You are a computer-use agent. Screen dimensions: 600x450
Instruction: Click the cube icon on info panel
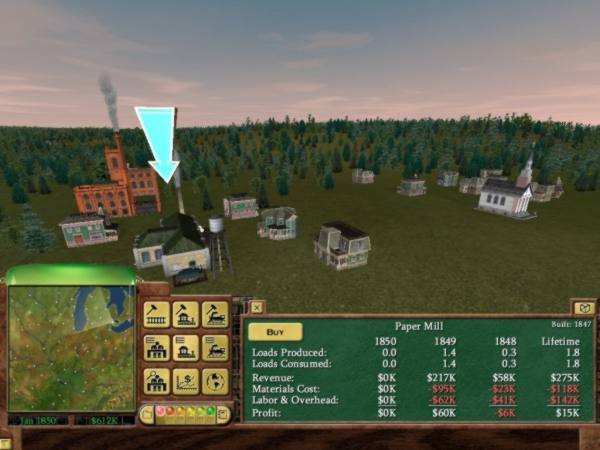pos(583,307)
